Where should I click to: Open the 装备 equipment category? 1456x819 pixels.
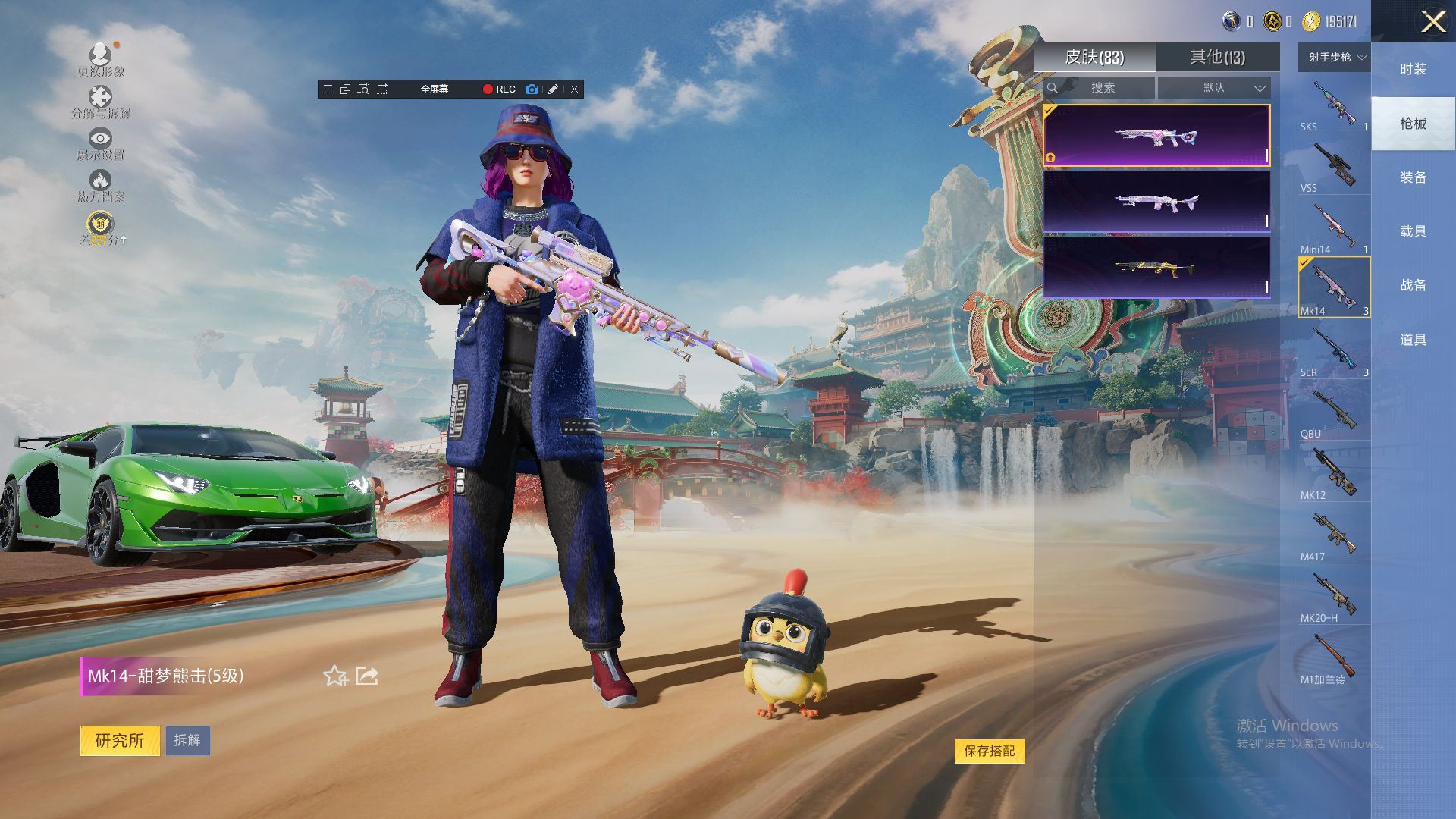[1413, 177]
